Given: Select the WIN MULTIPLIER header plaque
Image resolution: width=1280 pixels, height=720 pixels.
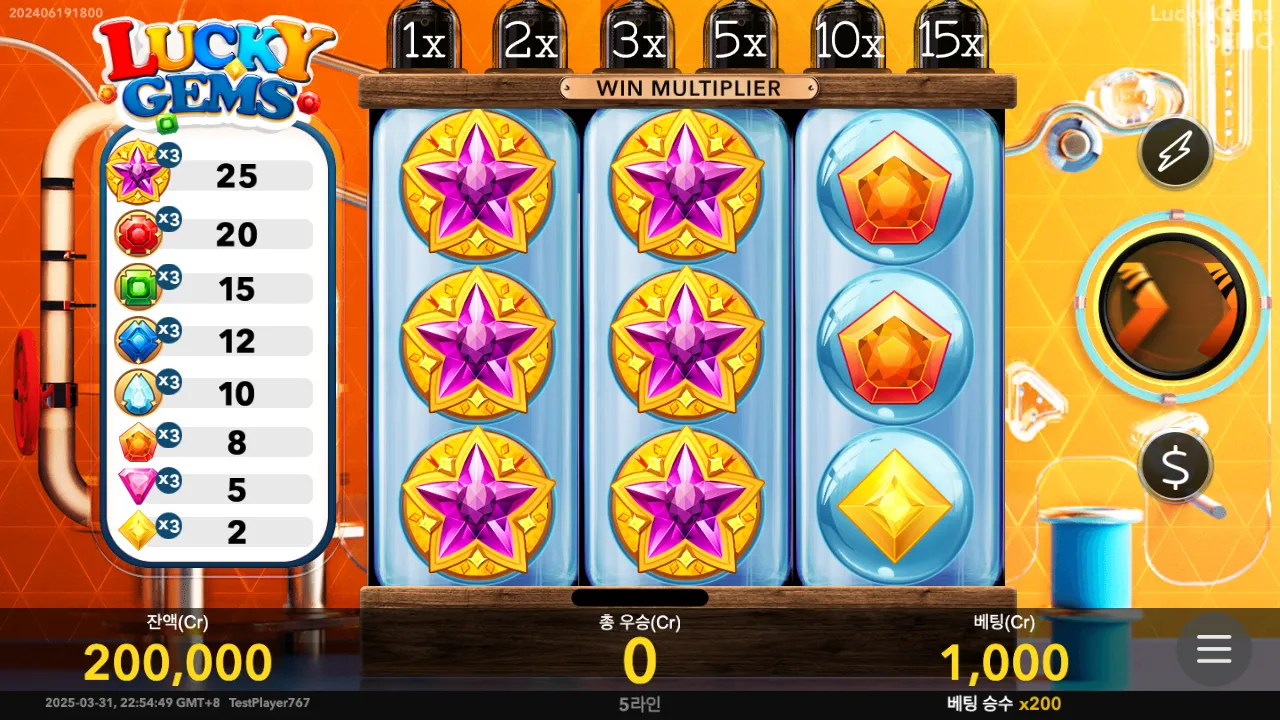Looking at the screenshot, I should point(689,88).
